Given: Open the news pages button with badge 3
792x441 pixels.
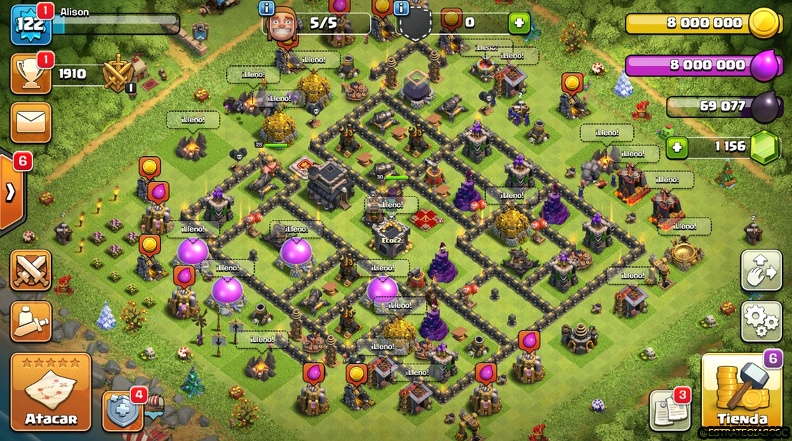Looking at the screenshot, I should (x=667, y=408).
